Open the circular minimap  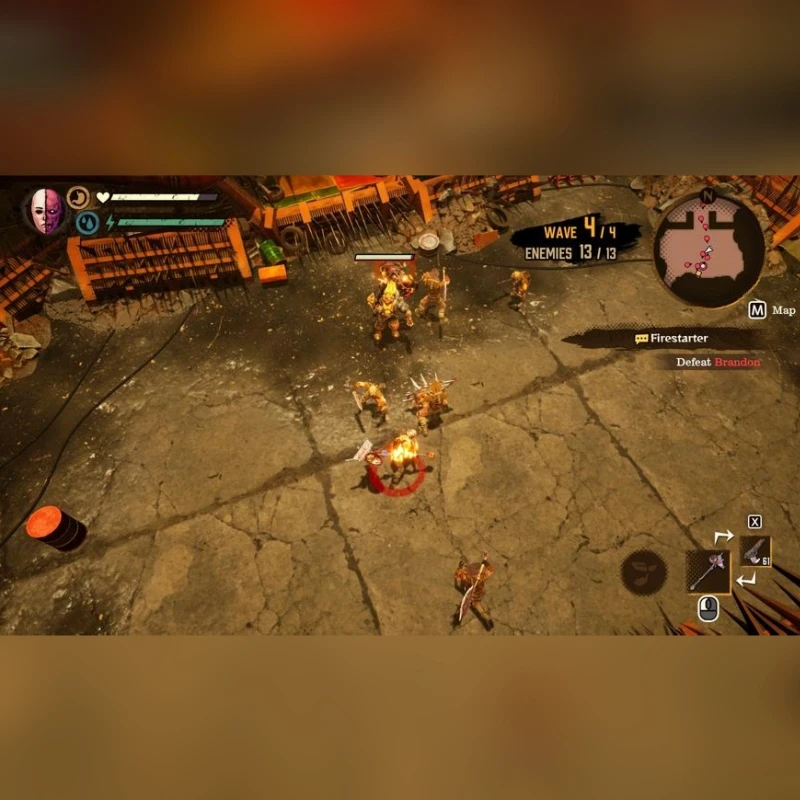[708, 248]
